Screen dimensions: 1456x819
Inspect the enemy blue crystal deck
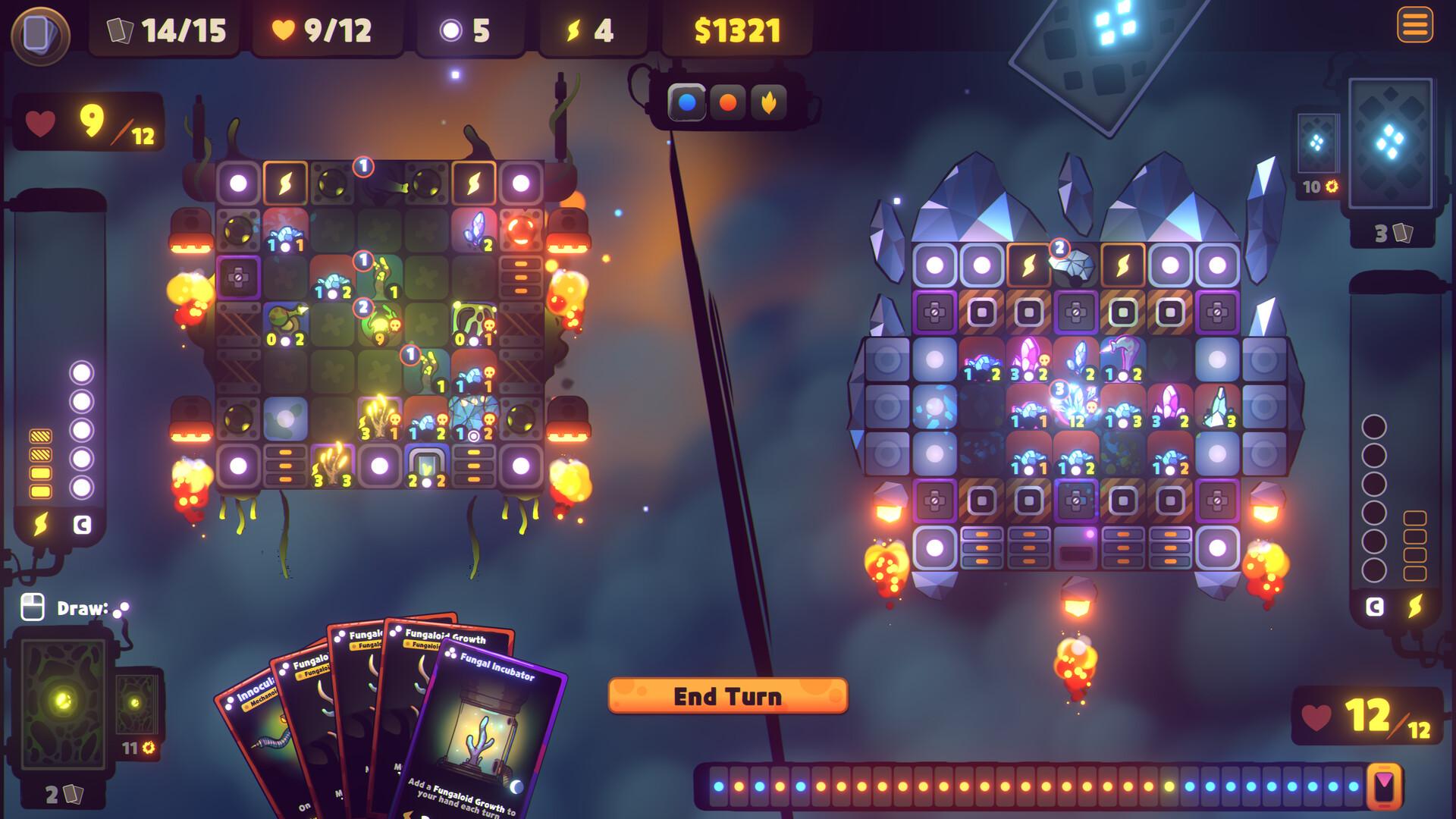pyautogui.click(x=1391, y=143)
